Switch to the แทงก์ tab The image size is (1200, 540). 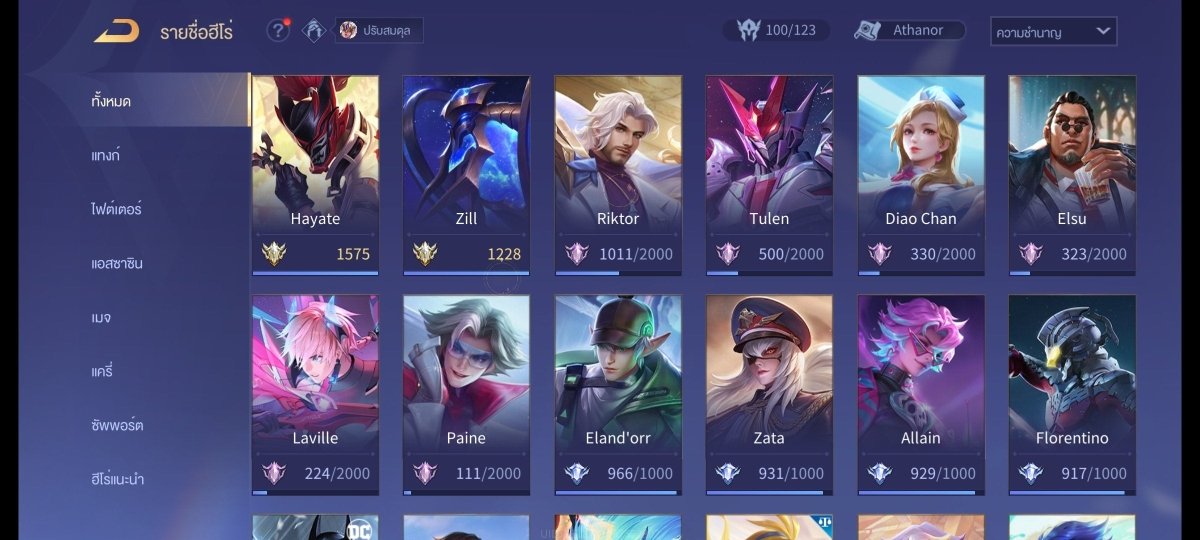[105, 155]
